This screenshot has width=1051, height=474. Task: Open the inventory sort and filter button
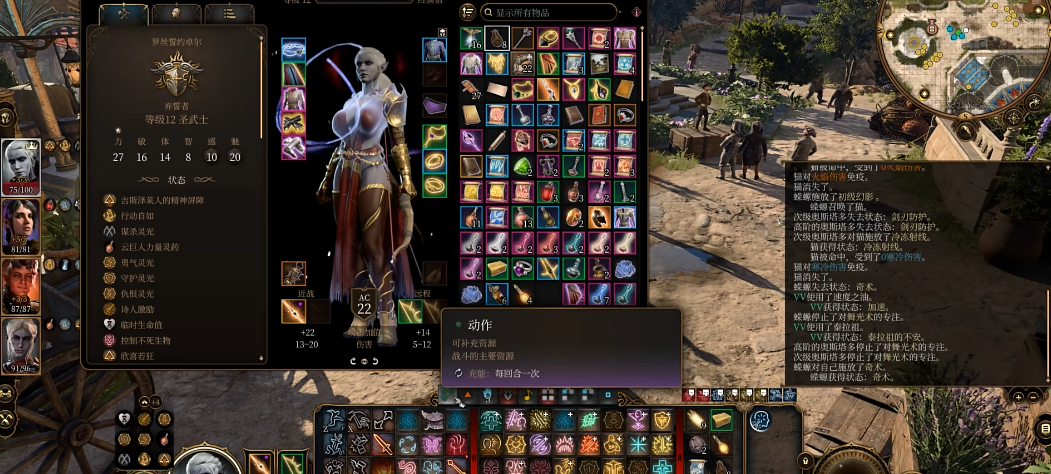[x=468, y=12]
